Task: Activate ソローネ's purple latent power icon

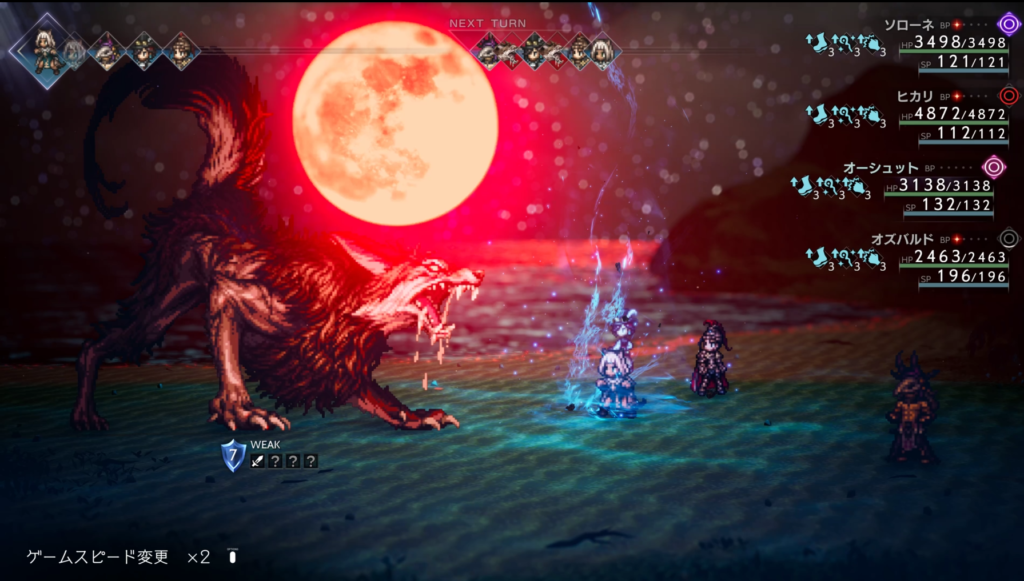Action: [x=1008, y=23]
